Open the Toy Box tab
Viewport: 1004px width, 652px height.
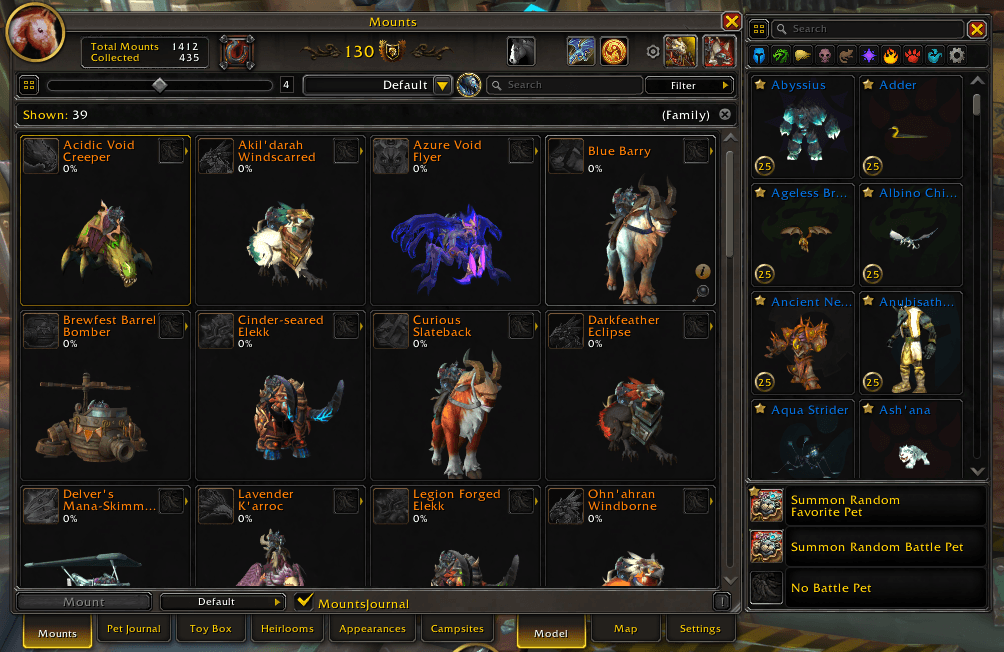point(211,629)
